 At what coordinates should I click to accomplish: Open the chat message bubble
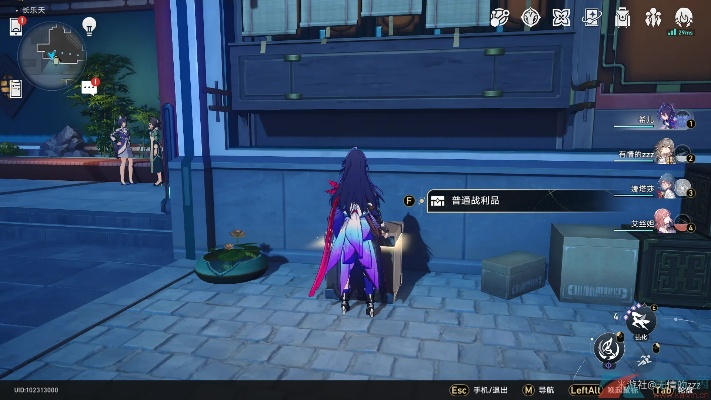(x=89, y=87)
